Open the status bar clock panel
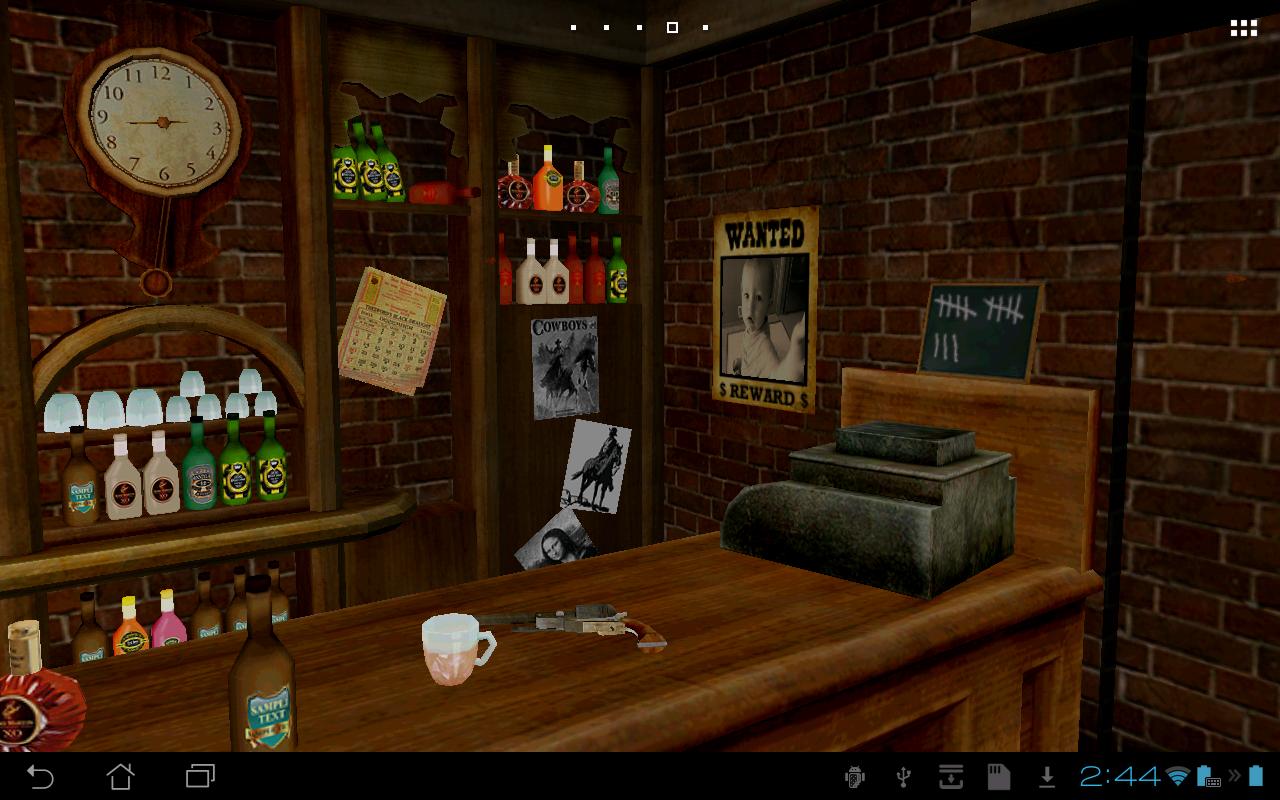The width and height of the screenshot is (1280, 800). point(1120,776)
